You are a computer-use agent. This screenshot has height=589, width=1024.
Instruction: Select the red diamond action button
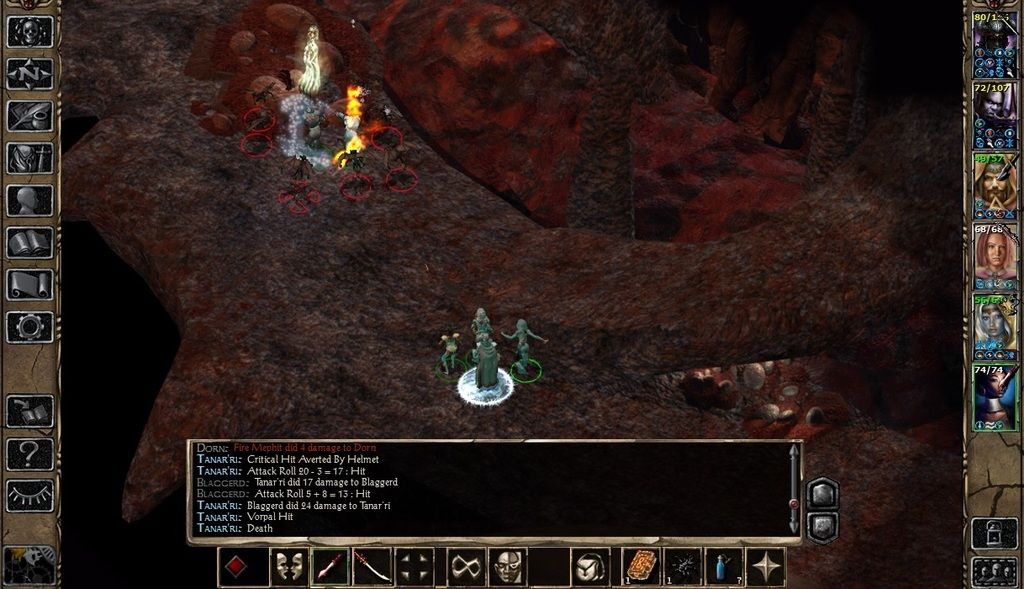pos(236,567)
